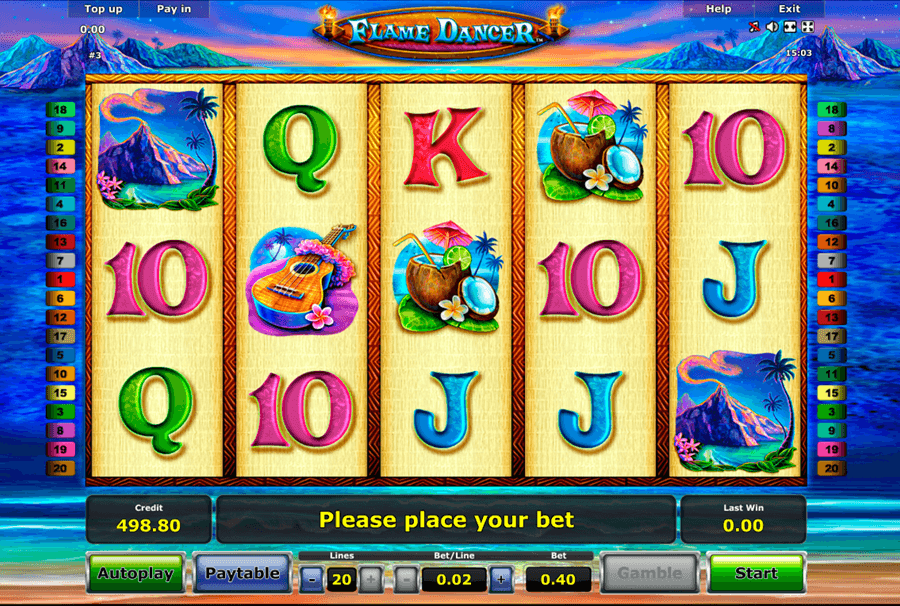This screenshot has width=900, height=606.
Task: Enable Autoplay mode
Action: 136,574
